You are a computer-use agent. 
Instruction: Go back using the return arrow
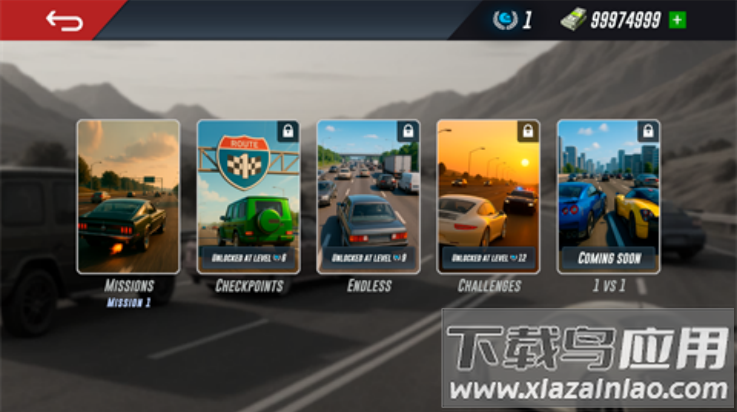pos(64,20)
